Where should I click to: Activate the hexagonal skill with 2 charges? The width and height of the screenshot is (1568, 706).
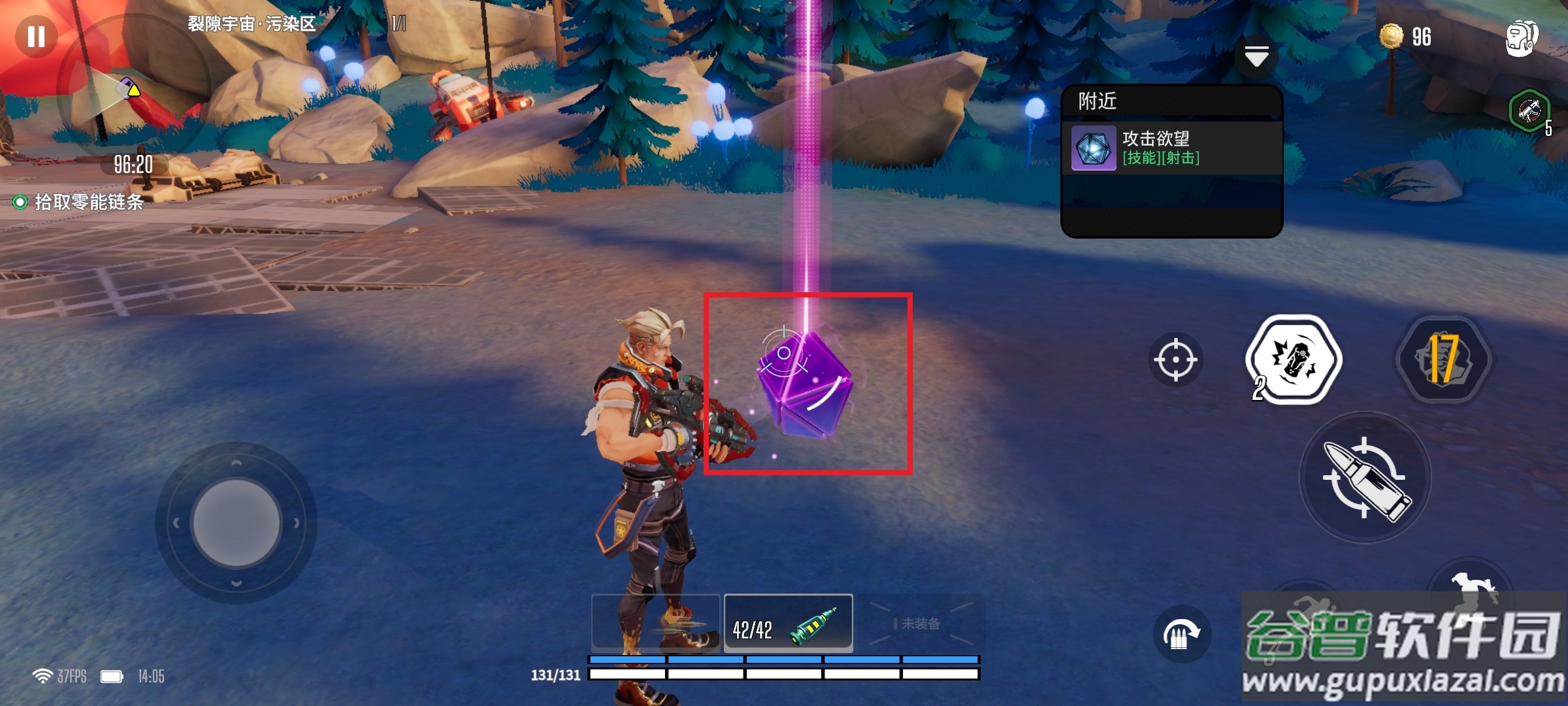point(1294,360)
